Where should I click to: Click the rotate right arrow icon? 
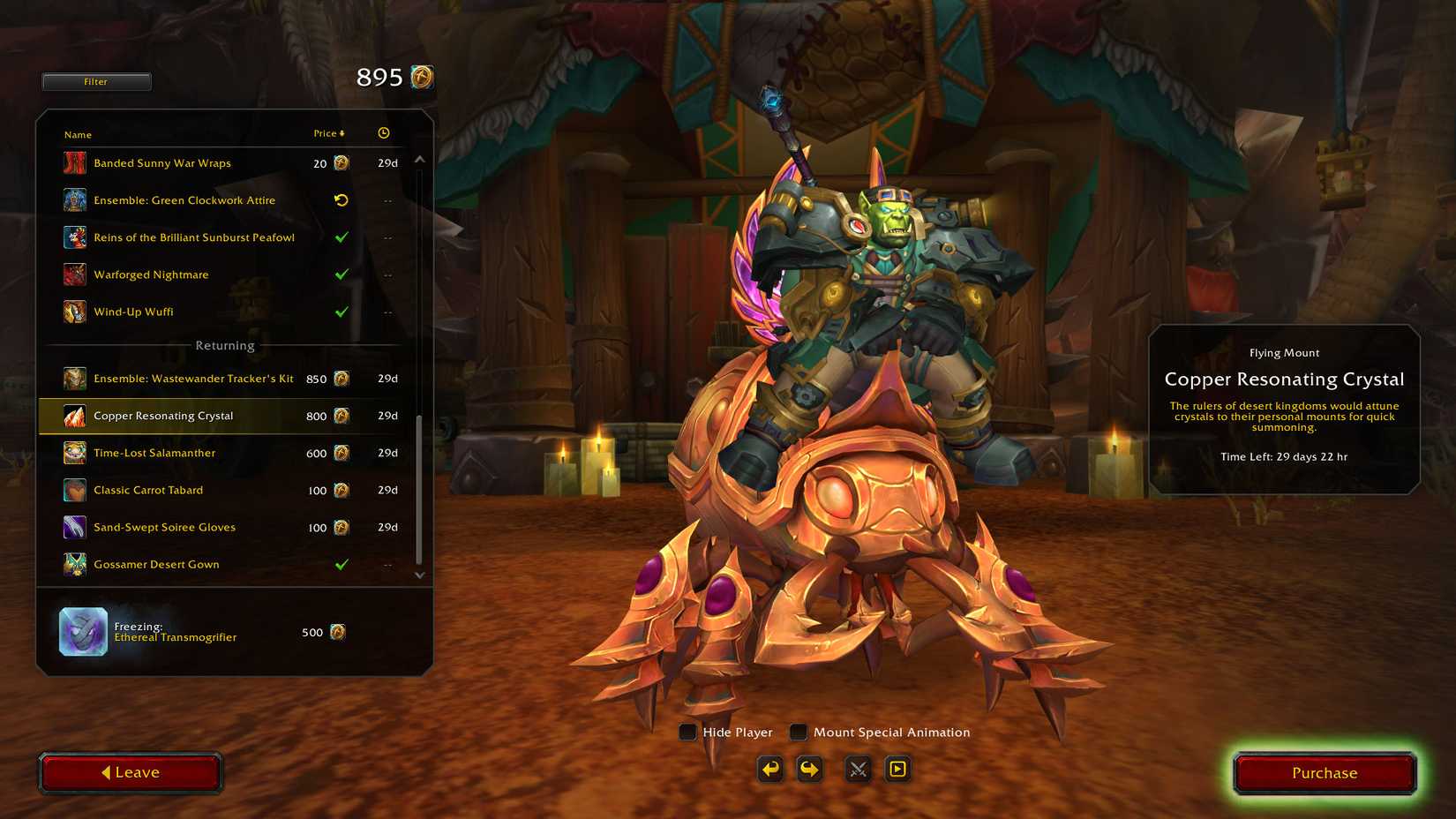click(x=809, y=769)
